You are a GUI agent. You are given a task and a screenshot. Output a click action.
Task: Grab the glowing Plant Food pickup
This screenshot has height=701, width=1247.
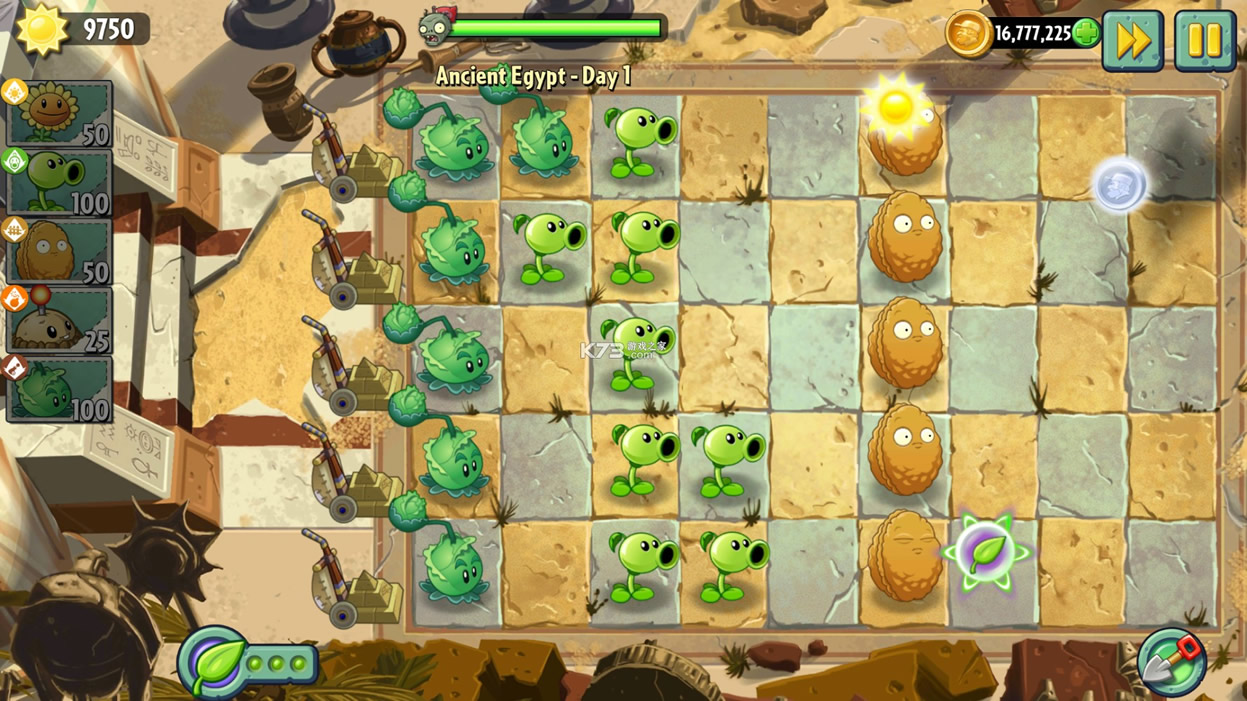point(986,550)
